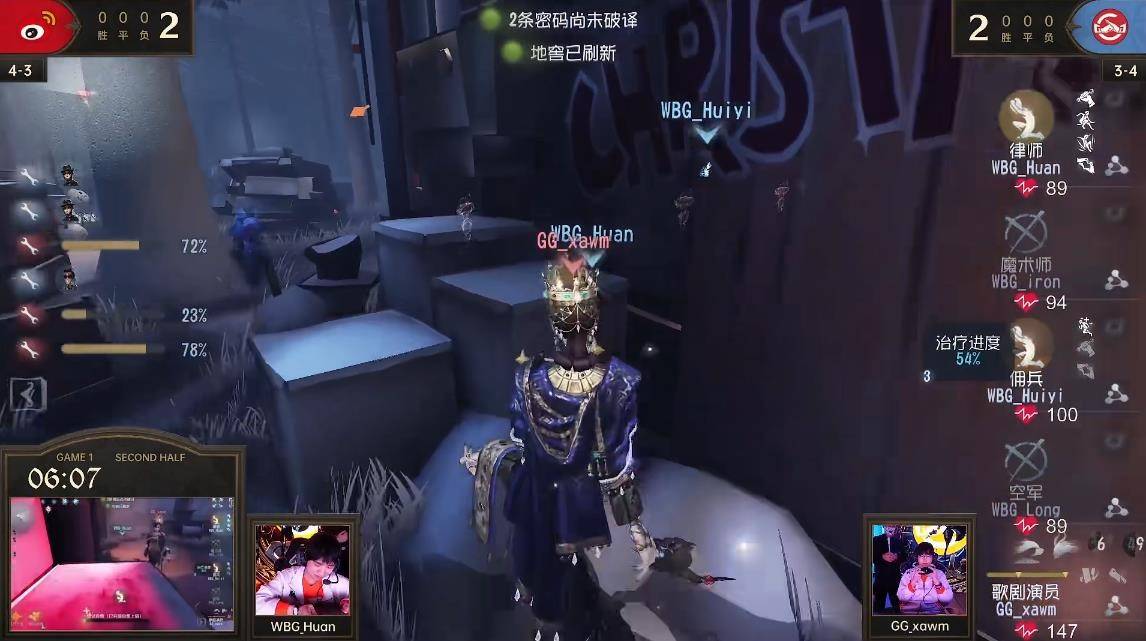Click the red Weibo team logo
This screenshot has width=1146, height=641.
point(37,25)
